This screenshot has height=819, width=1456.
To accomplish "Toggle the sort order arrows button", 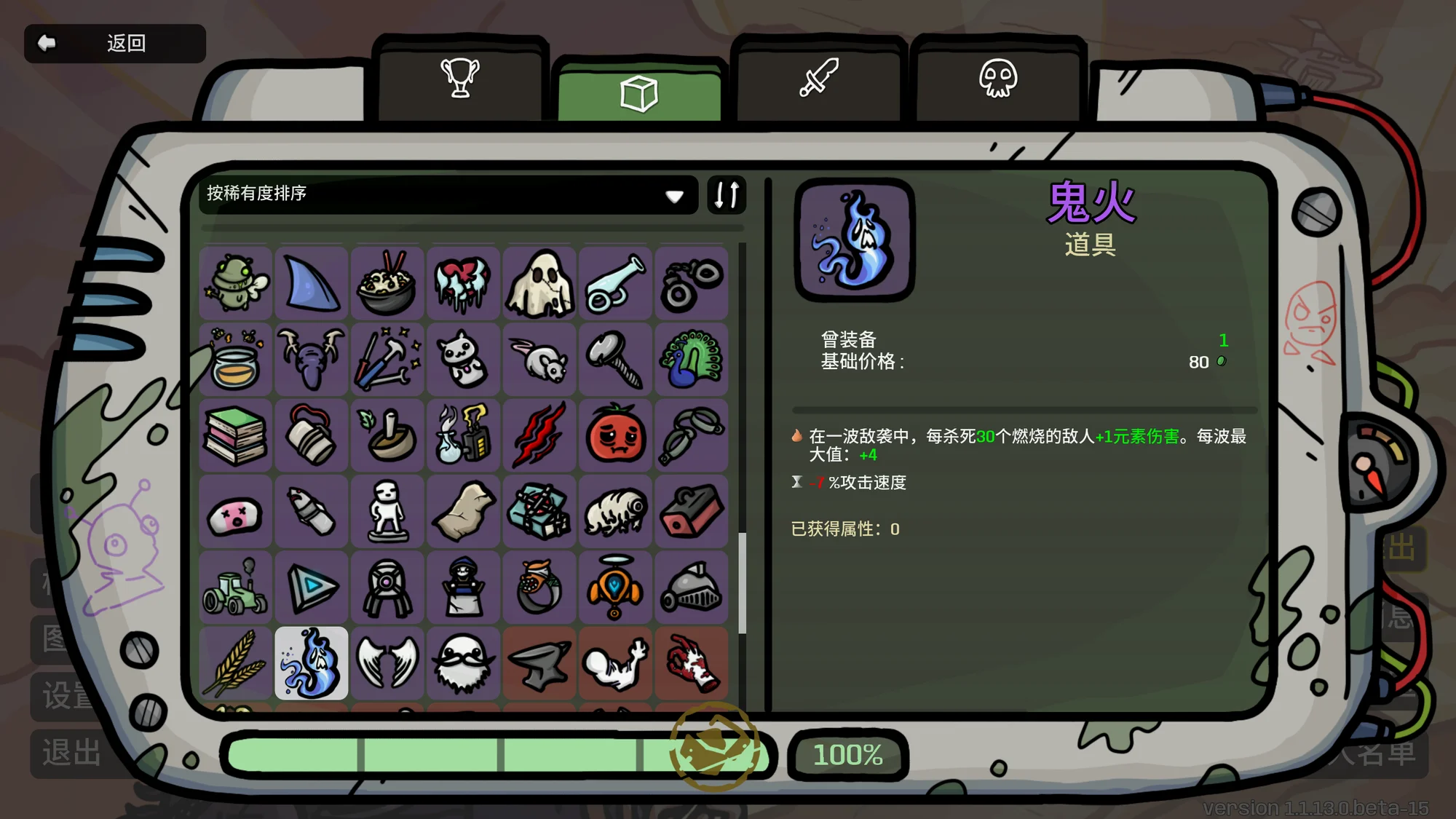I will [x=727, y=194].
